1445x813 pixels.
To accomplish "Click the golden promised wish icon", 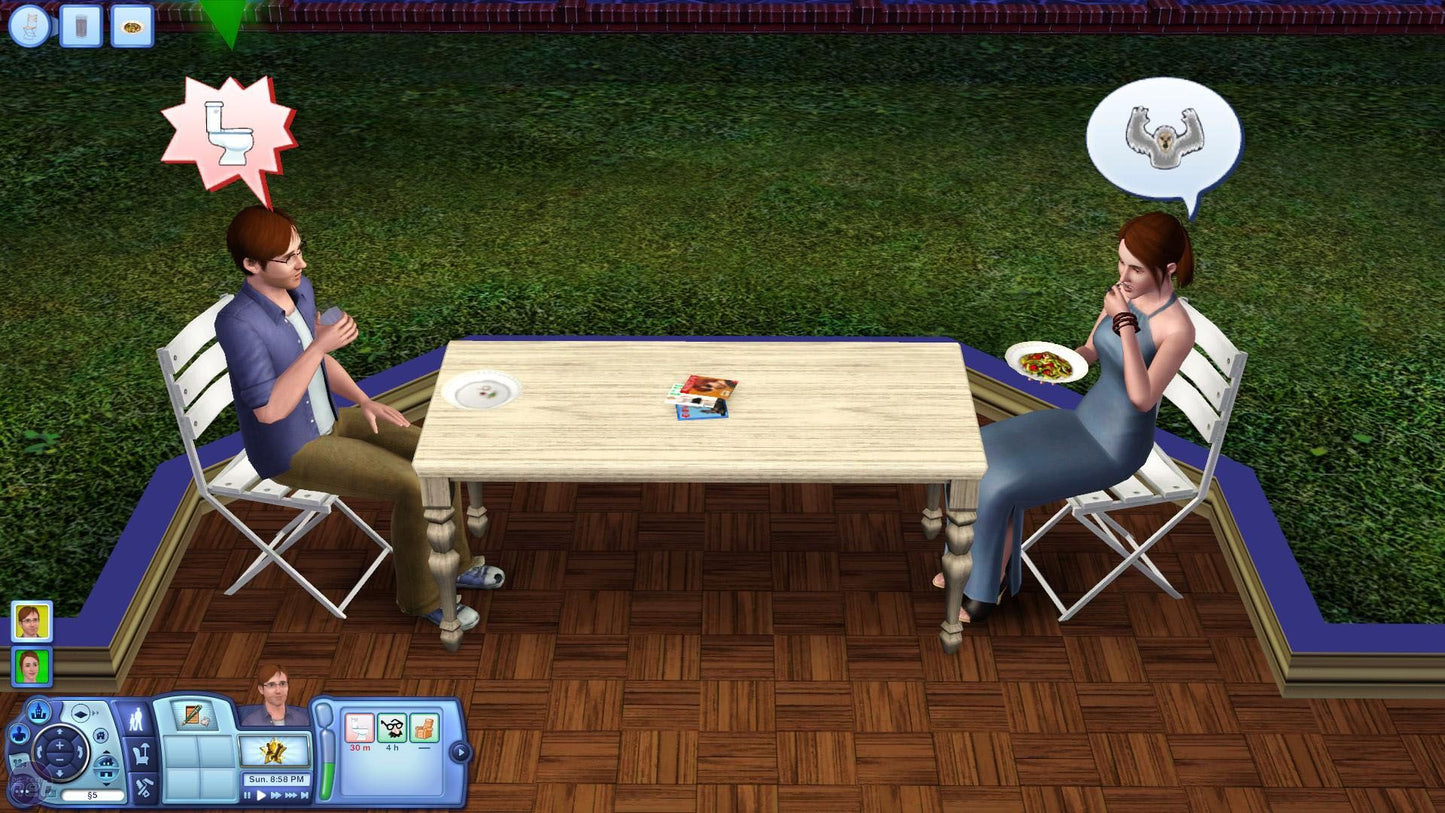I will (276, 753).
